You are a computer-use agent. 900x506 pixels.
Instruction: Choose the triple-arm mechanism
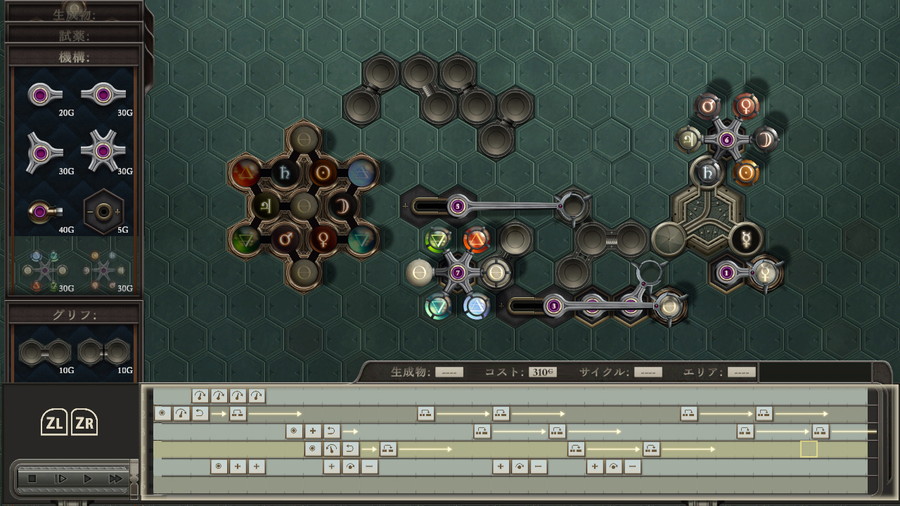(x=43, y=151)
